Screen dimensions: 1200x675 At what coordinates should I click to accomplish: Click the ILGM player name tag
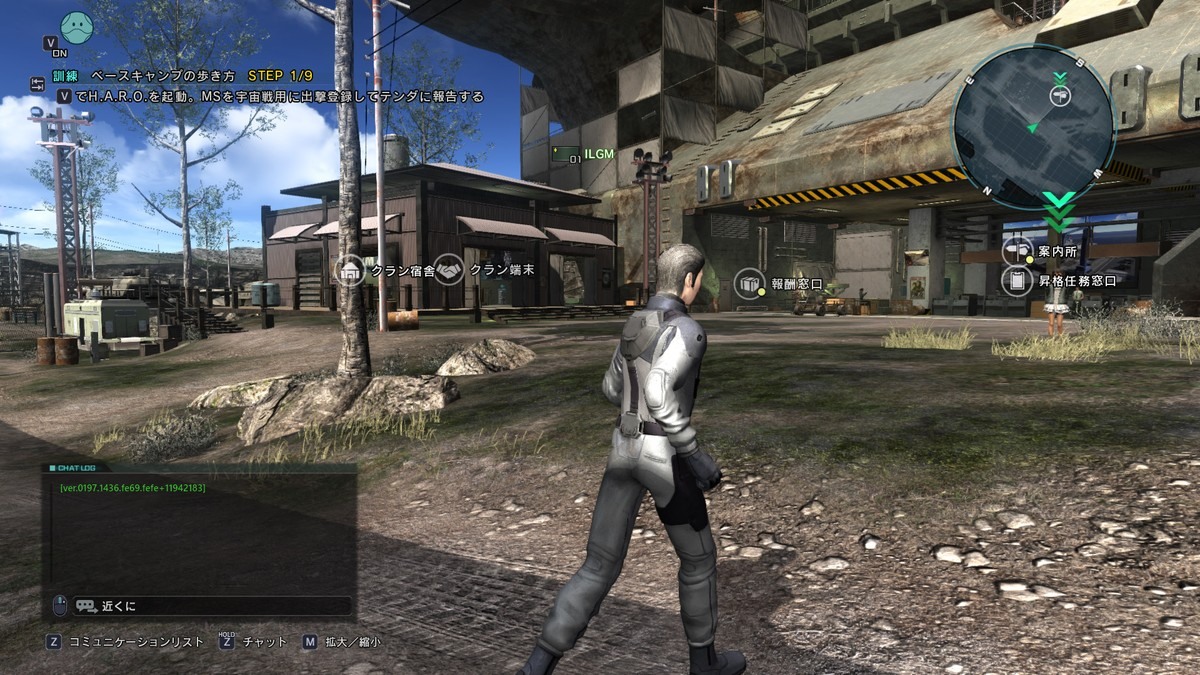pyautogui.click(x=598, y=154)
